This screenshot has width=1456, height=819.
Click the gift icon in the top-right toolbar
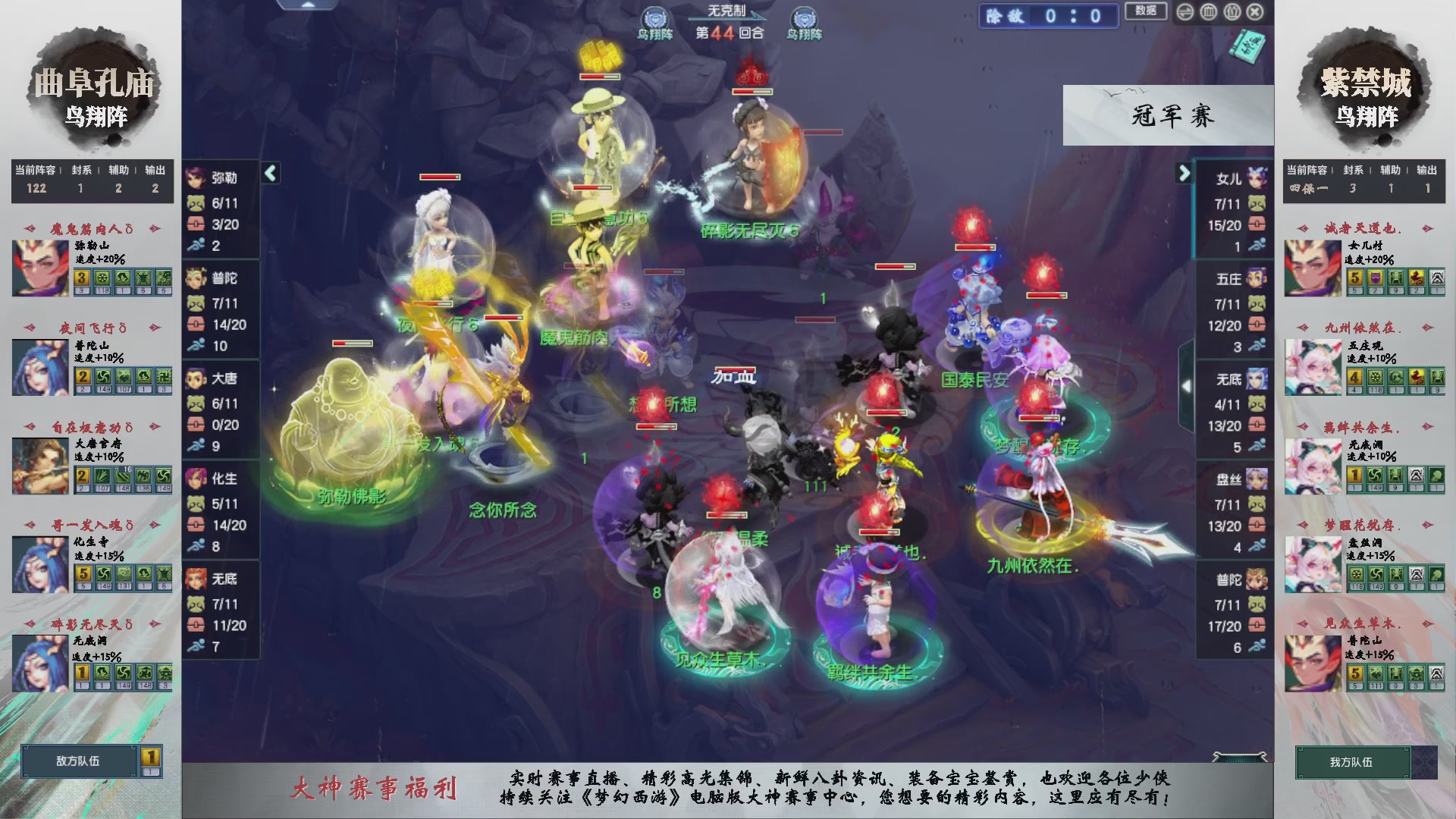click(x=1232, y=11)
